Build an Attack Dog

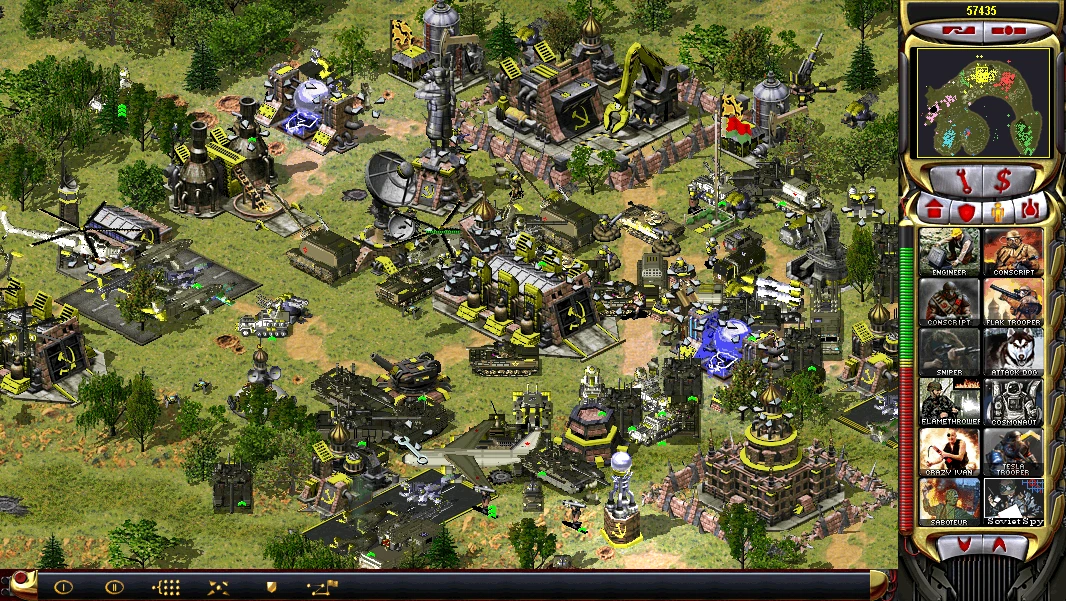coord(1013,351)
